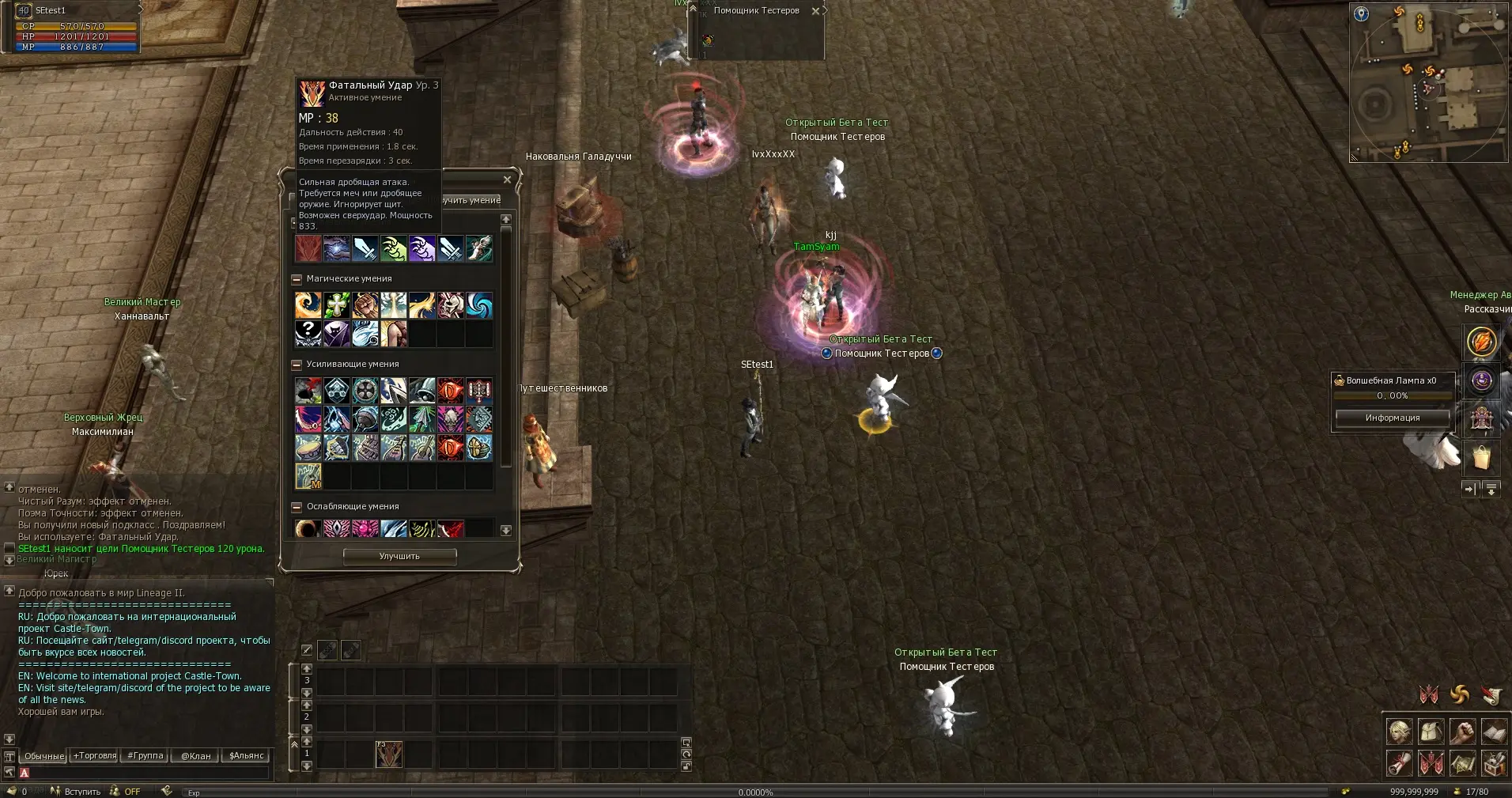Select the question mark skill icon
This screenshot has height=798, width=1512.
[308, 334]
